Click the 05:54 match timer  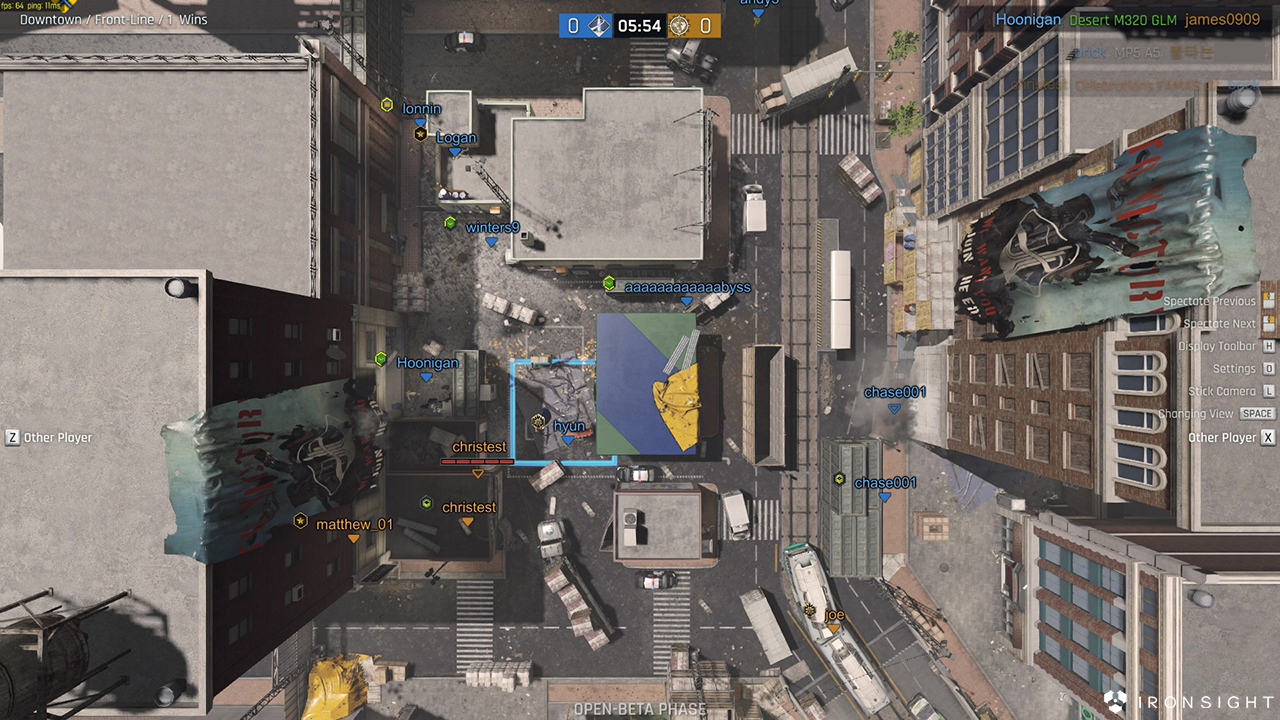tap(640, 26)
